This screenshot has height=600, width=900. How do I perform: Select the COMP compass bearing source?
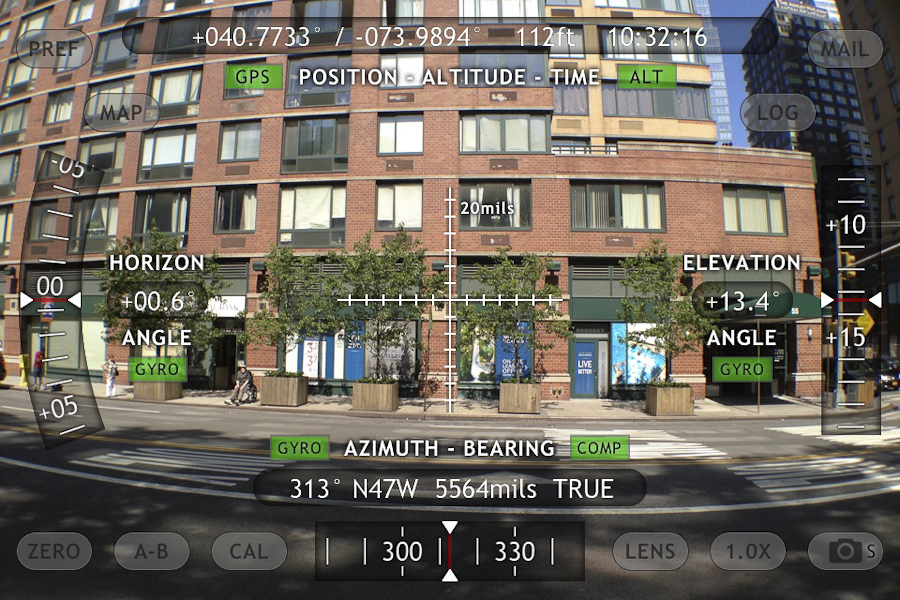[x=599, y=448]
